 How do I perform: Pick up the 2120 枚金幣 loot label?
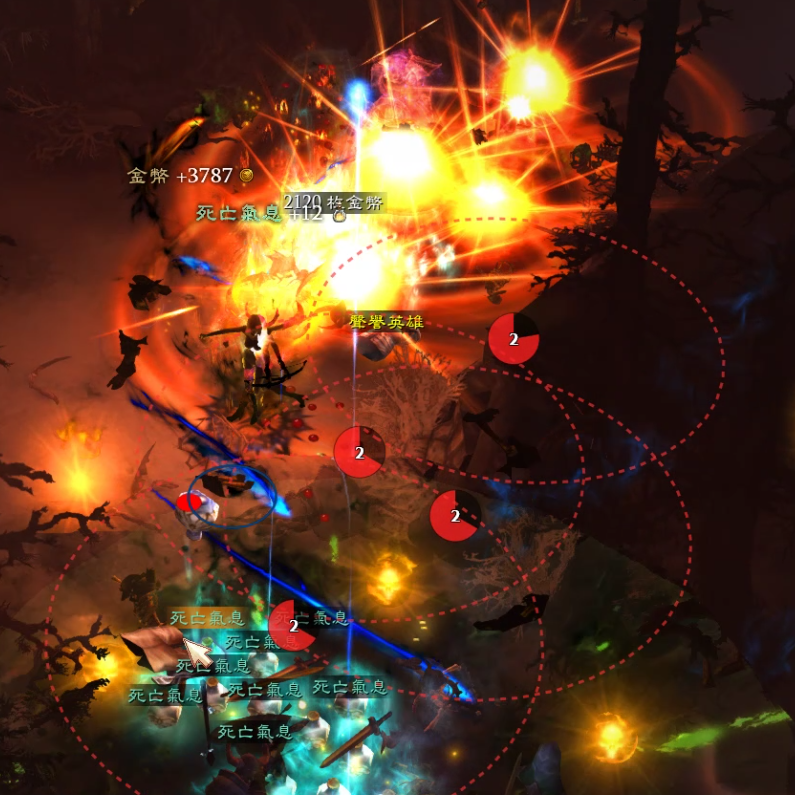point(334,202)
